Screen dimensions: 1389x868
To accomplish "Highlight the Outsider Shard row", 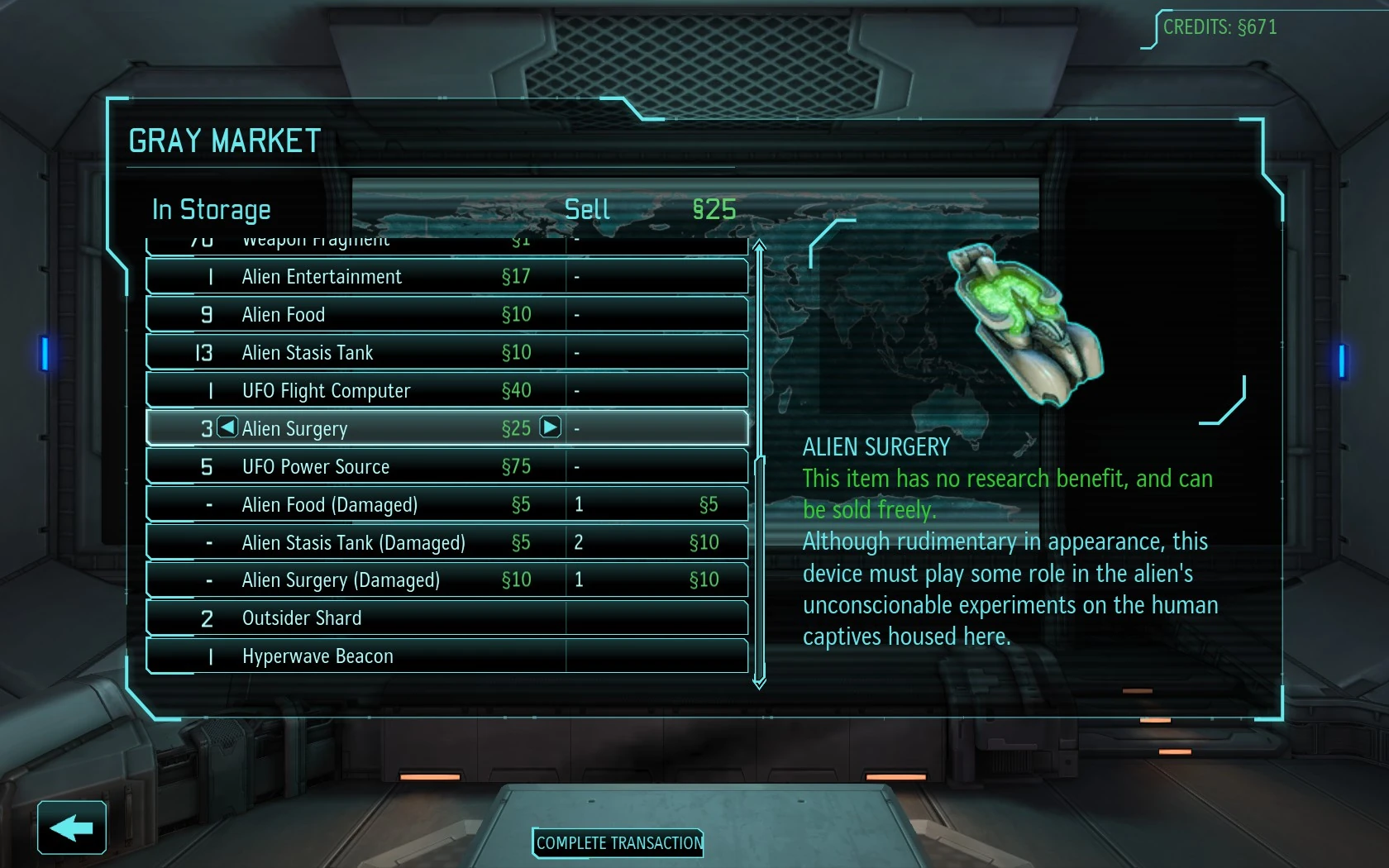I will click(x=446, y=618).
